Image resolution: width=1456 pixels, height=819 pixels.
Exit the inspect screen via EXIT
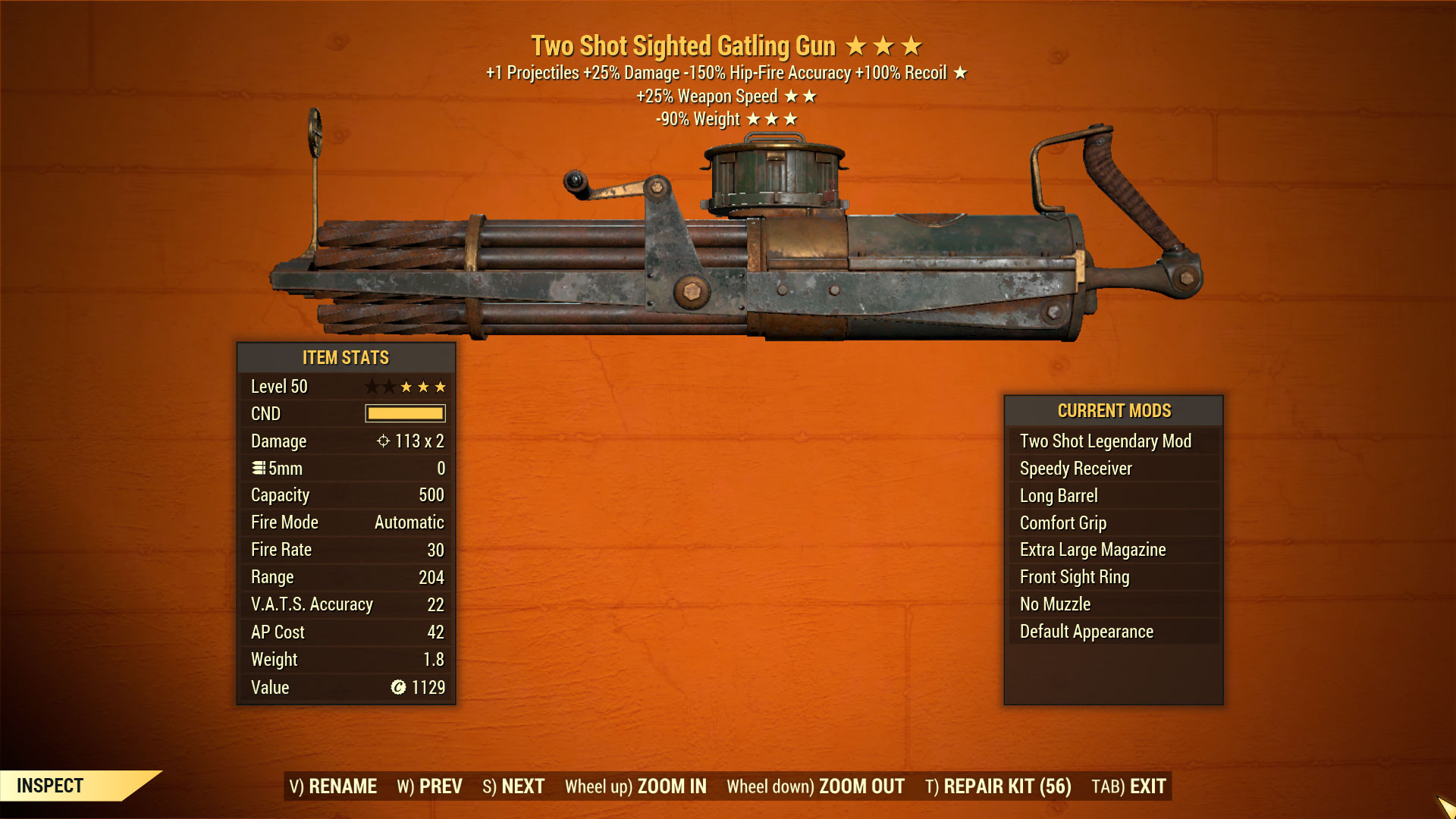[1128, 786]
